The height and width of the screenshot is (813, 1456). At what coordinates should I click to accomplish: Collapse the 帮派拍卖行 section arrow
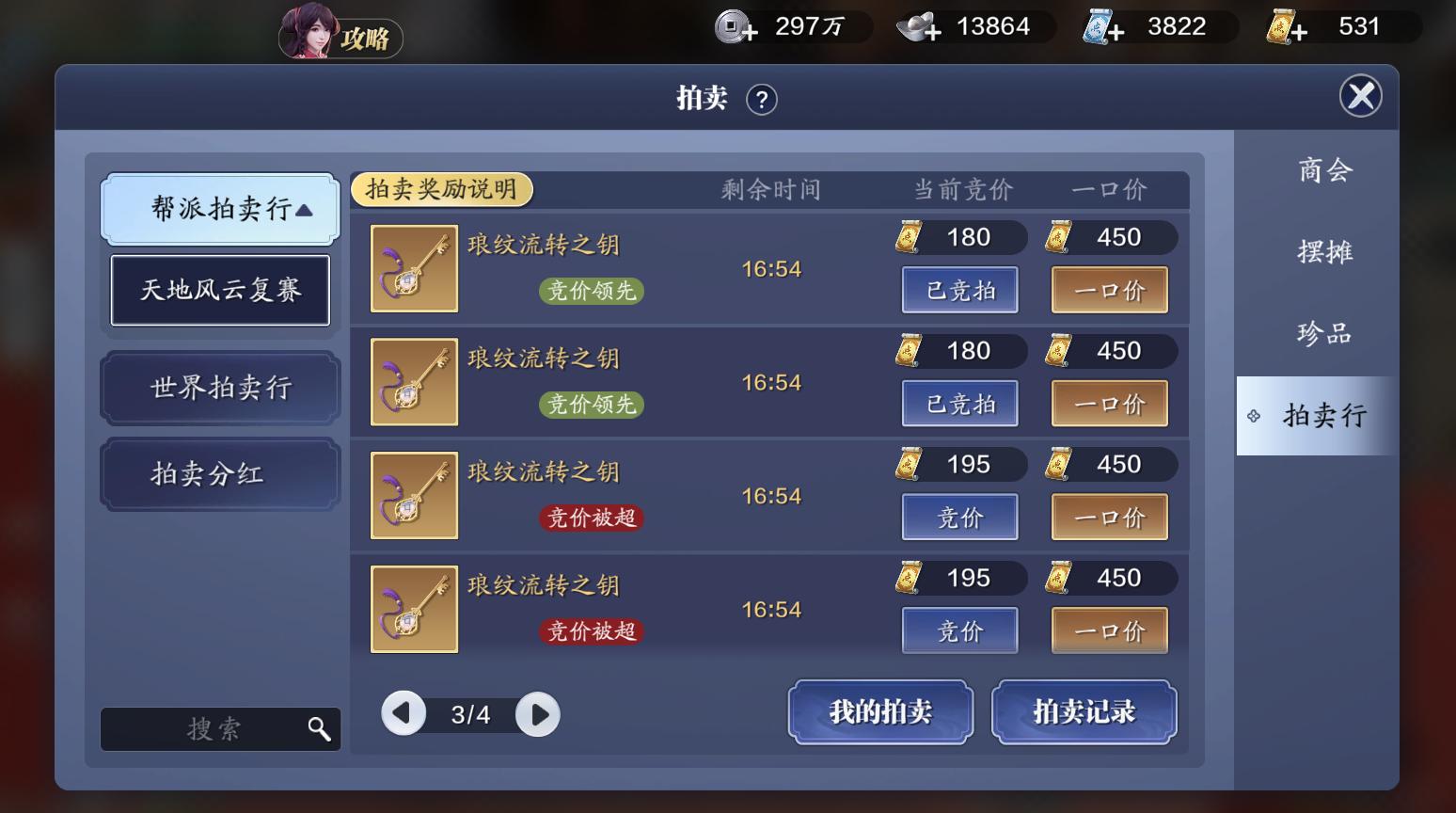pos(303,211)
